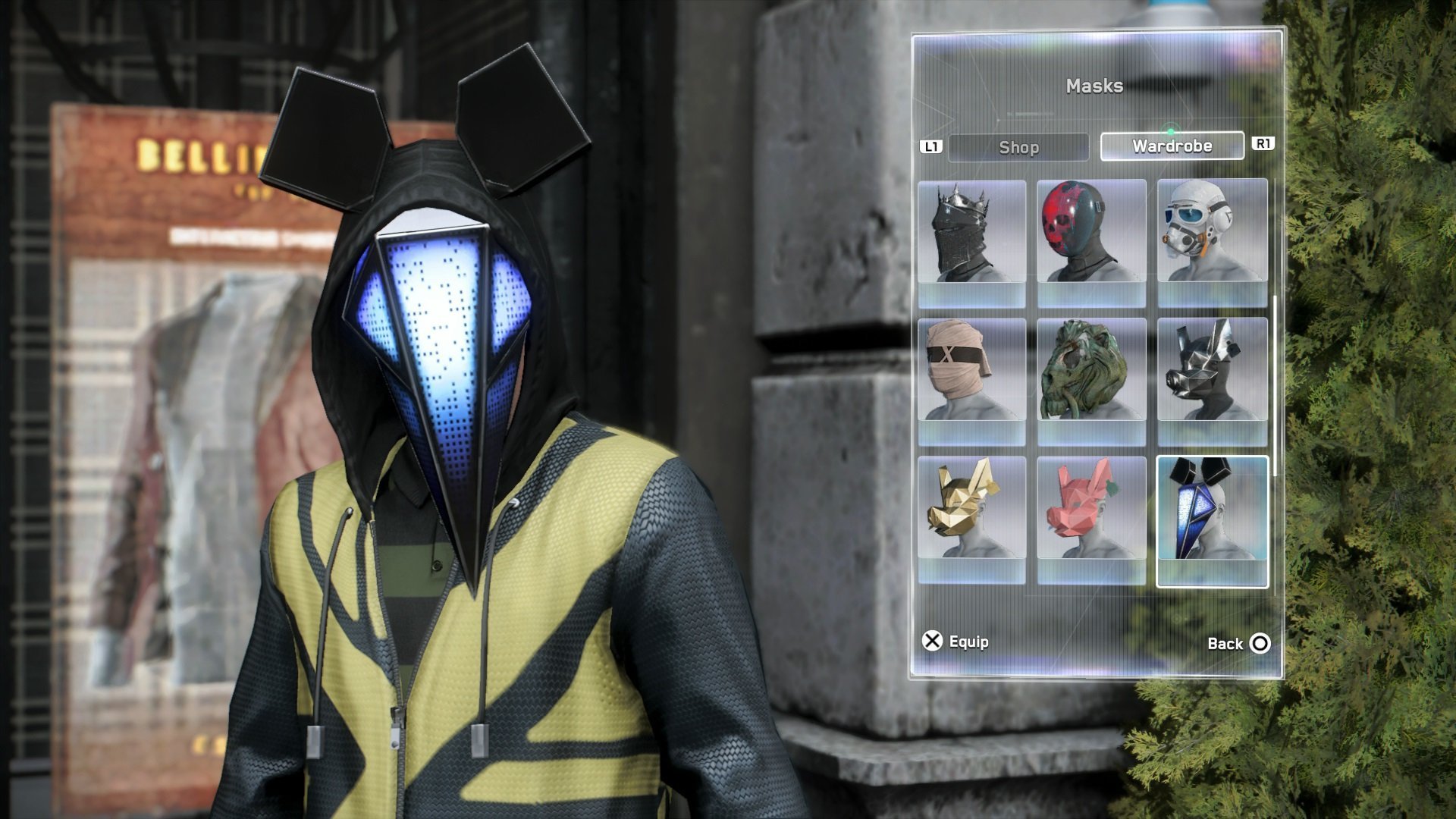Open the Wardrobe tab
The image size is (1456, 819).
[x=1172, y=146]
